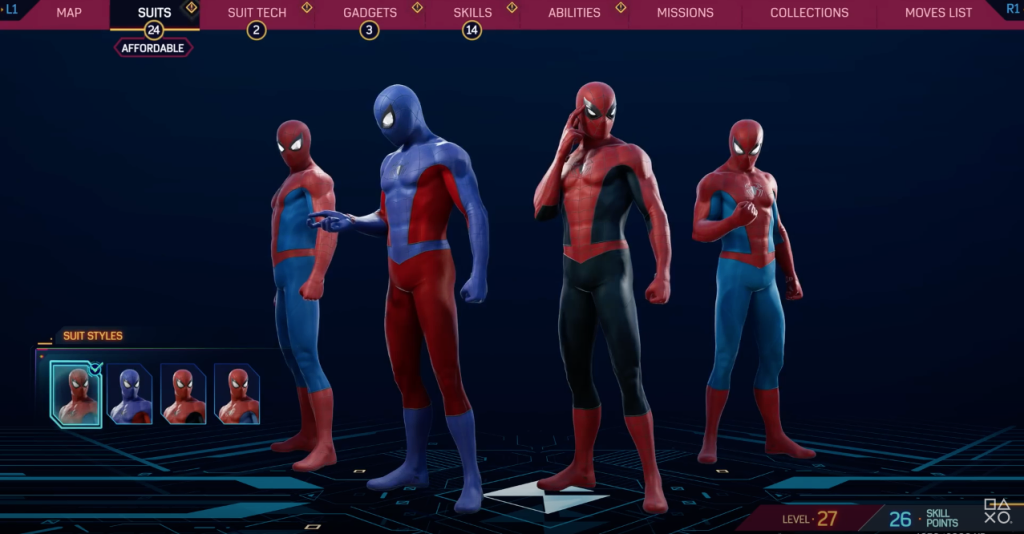Choose the unchecked red suit style with blue shoulder

click(x=237, y=394)
